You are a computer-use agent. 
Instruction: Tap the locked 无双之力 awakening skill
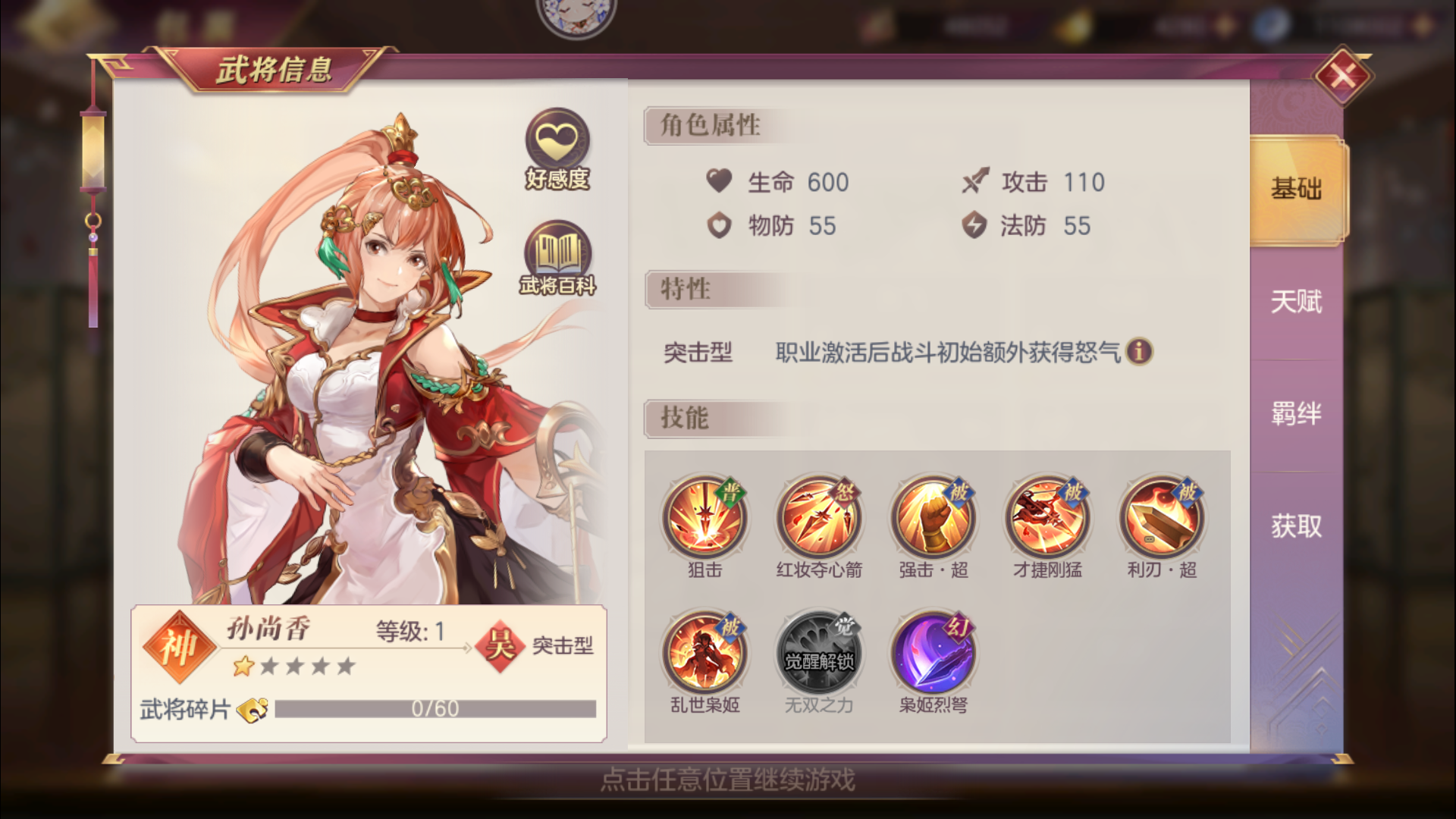pos(819,652)
